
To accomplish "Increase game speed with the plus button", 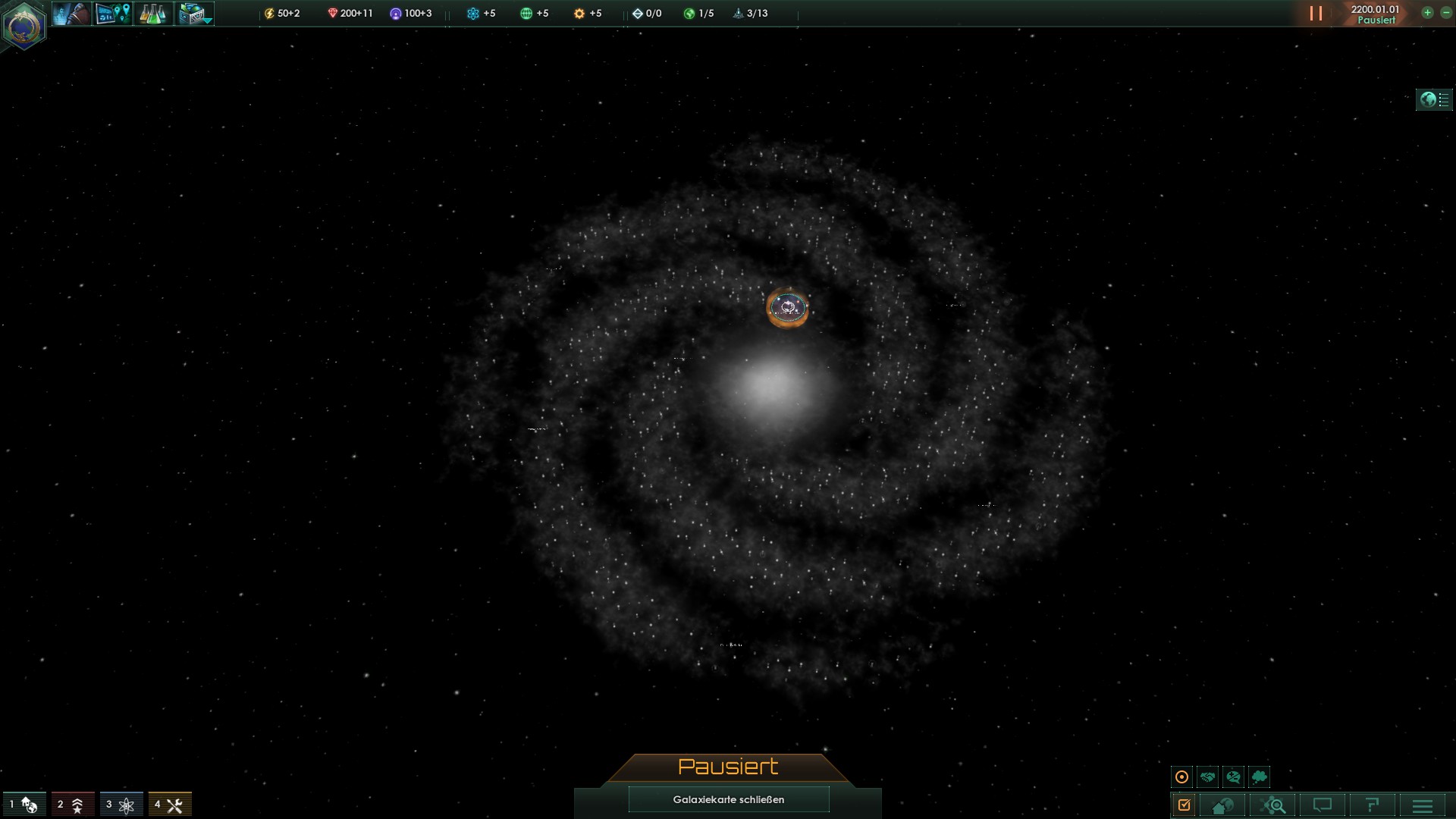I will 1427,13.
